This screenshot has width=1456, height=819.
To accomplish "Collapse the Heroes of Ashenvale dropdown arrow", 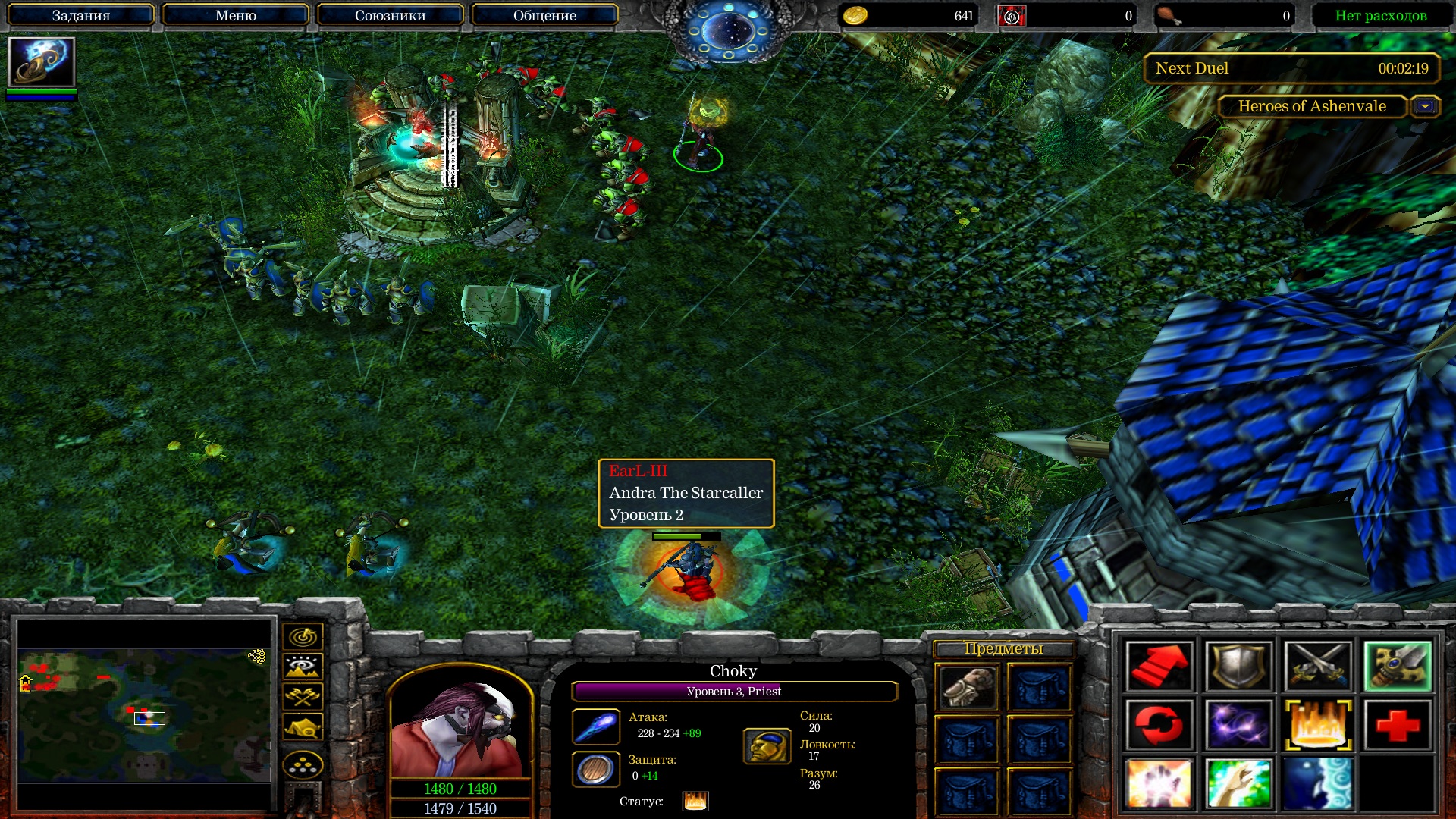I will coord(1425,107).
